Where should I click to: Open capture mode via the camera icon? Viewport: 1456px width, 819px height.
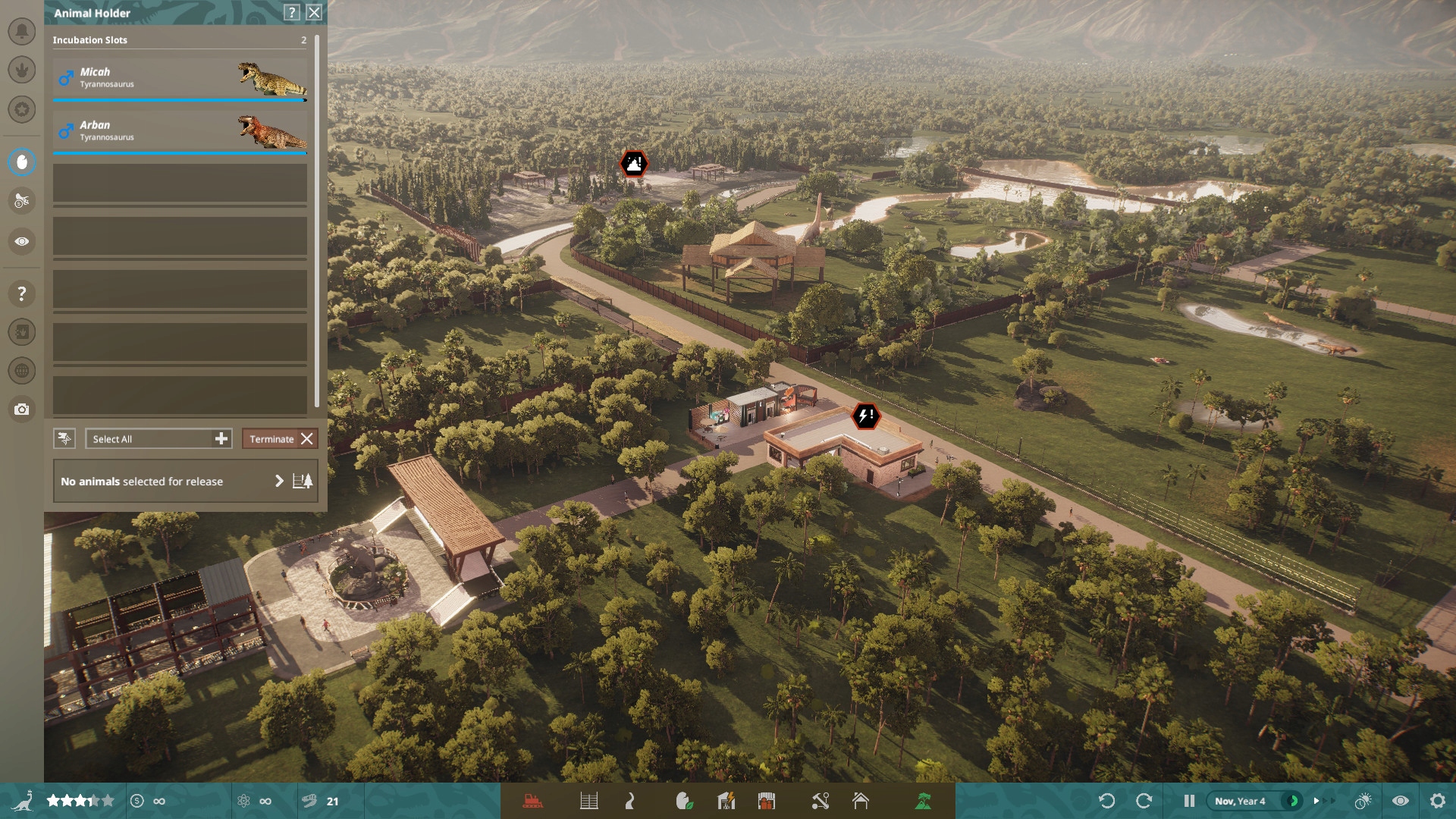tap(22, 409)
